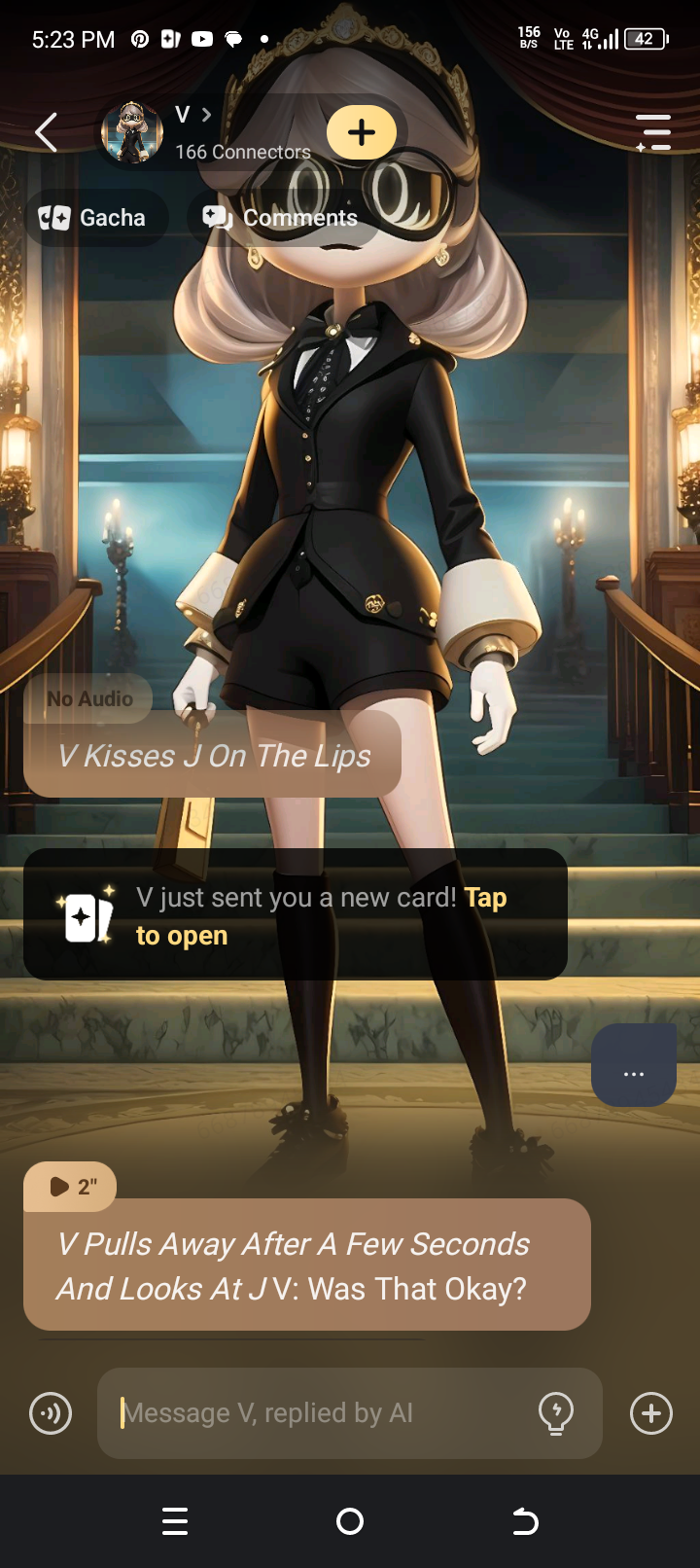Play the 2-second audio message
This screenshot has height=1568, width=700.
[x=71, y=1186]
